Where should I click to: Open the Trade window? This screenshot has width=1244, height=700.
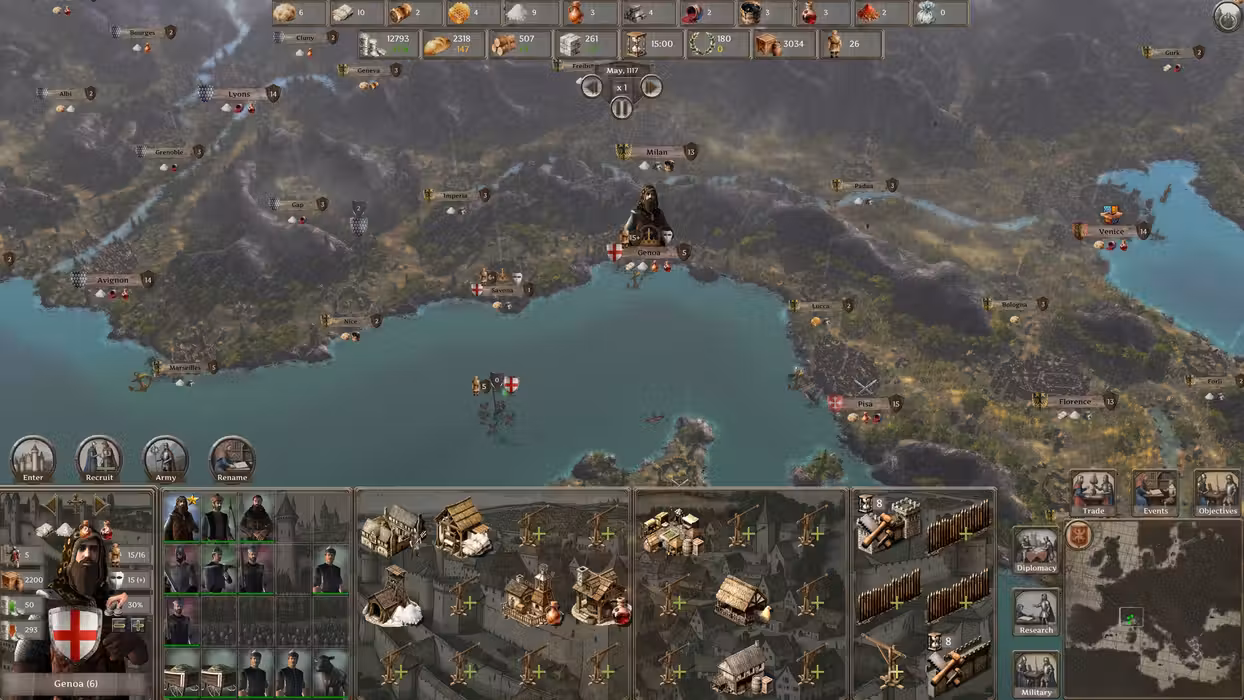tap(1093, 492)
